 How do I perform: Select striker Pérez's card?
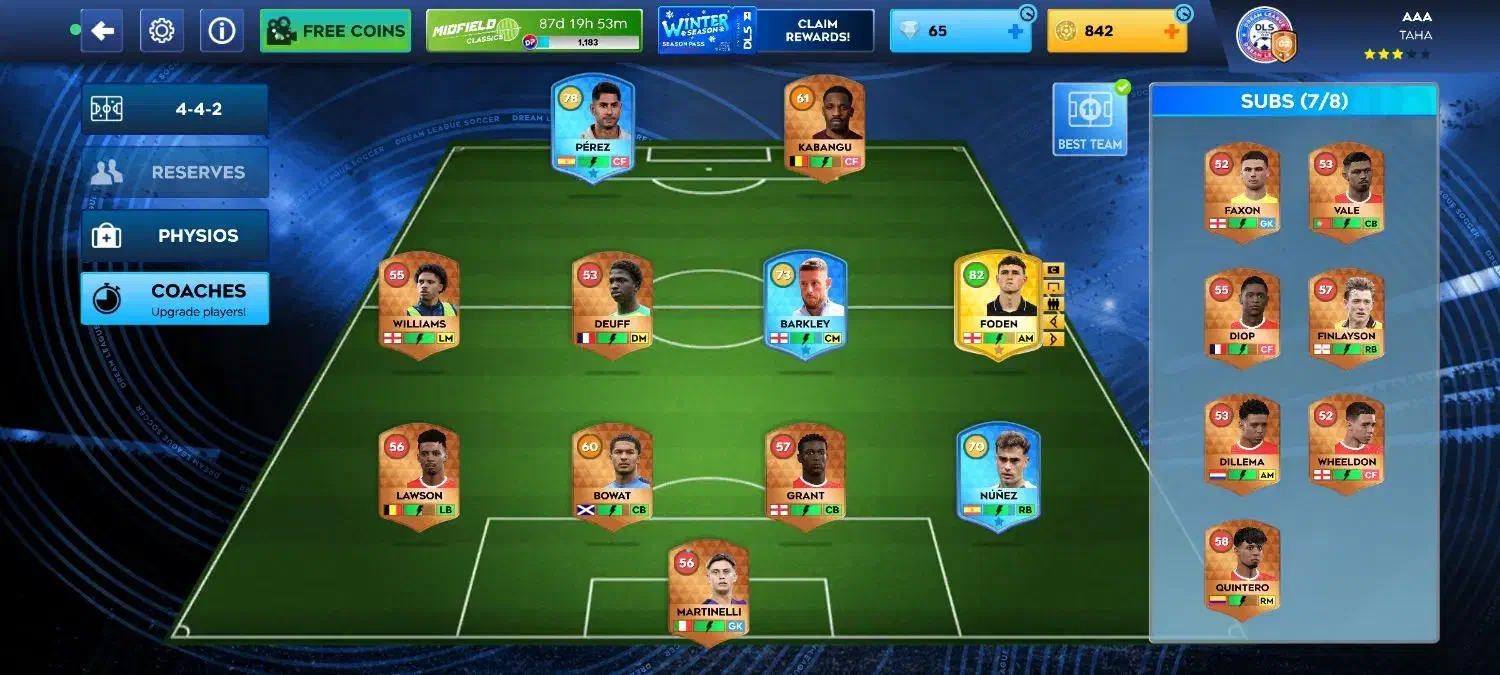593,130
